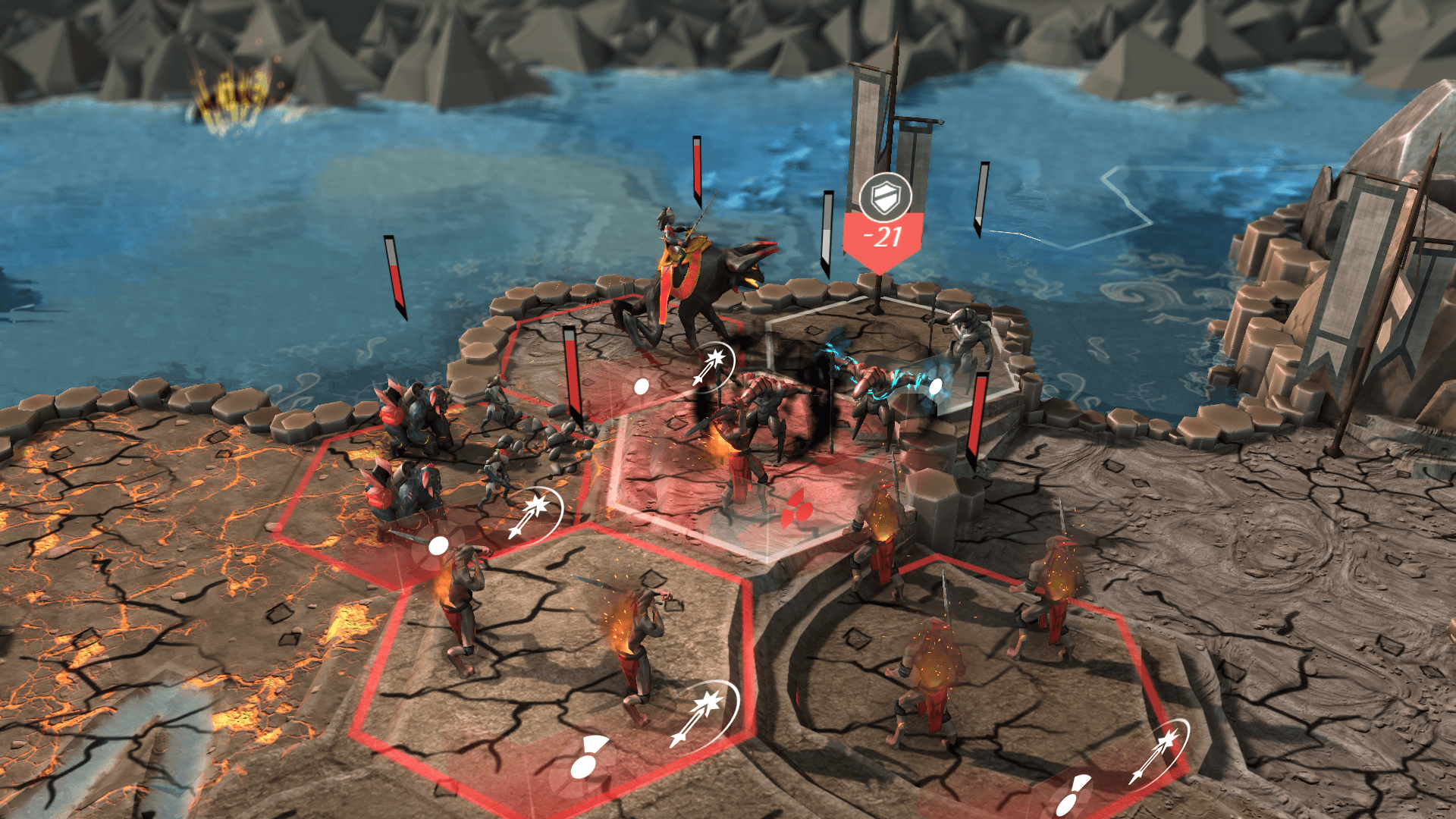Select the red trefoil icon on the highlighted hex
This screenshot has width=1456, height=819.
coord(794,507)
